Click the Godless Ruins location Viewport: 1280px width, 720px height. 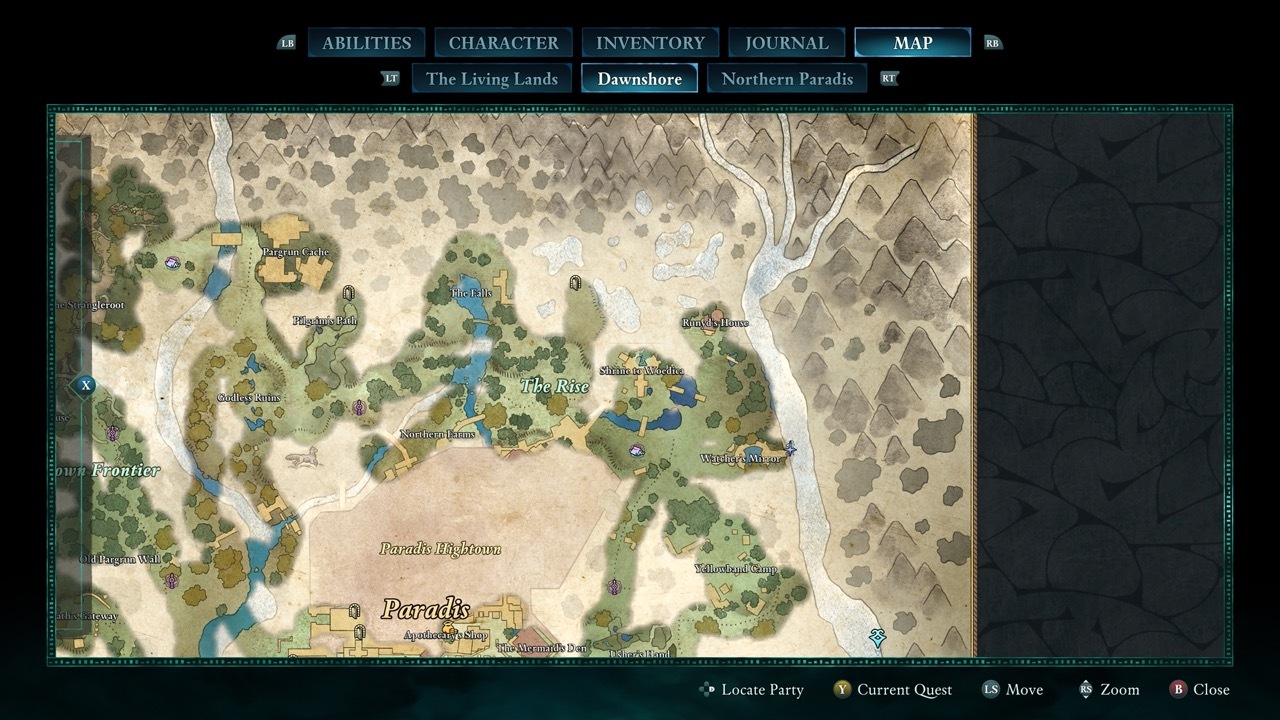tap(249, 398)
